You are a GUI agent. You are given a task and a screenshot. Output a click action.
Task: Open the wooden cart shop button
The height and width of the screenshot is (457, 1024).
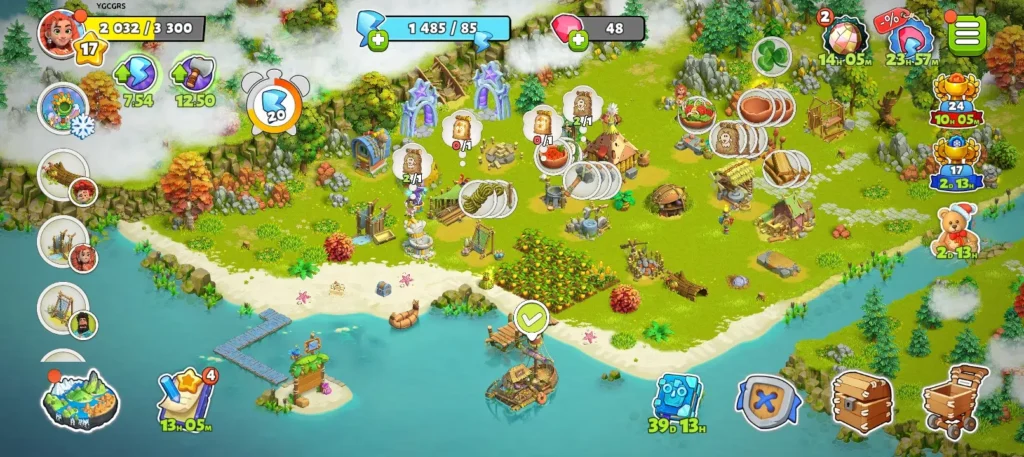click(x=955, y=400)
